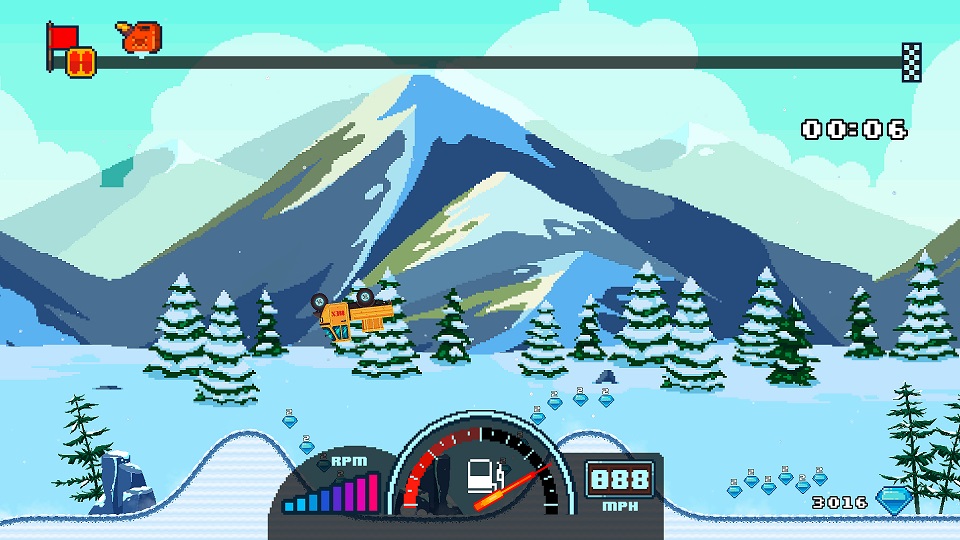960x540 pixels.
Task: Select the orange fuel can marker
Action: pyautogui.click(x=141, y=37)
